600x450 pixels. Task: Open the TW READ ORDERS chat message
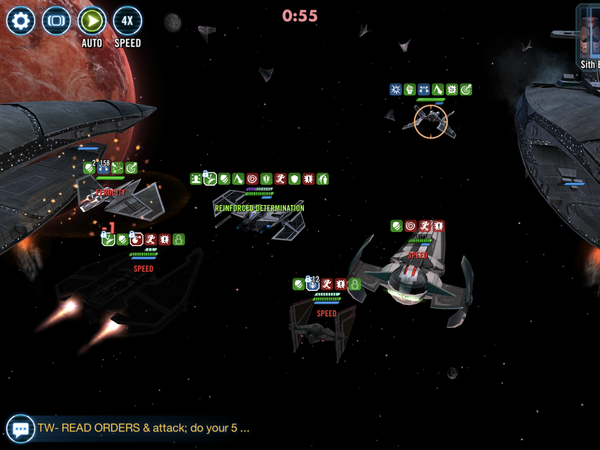[143, 428]
